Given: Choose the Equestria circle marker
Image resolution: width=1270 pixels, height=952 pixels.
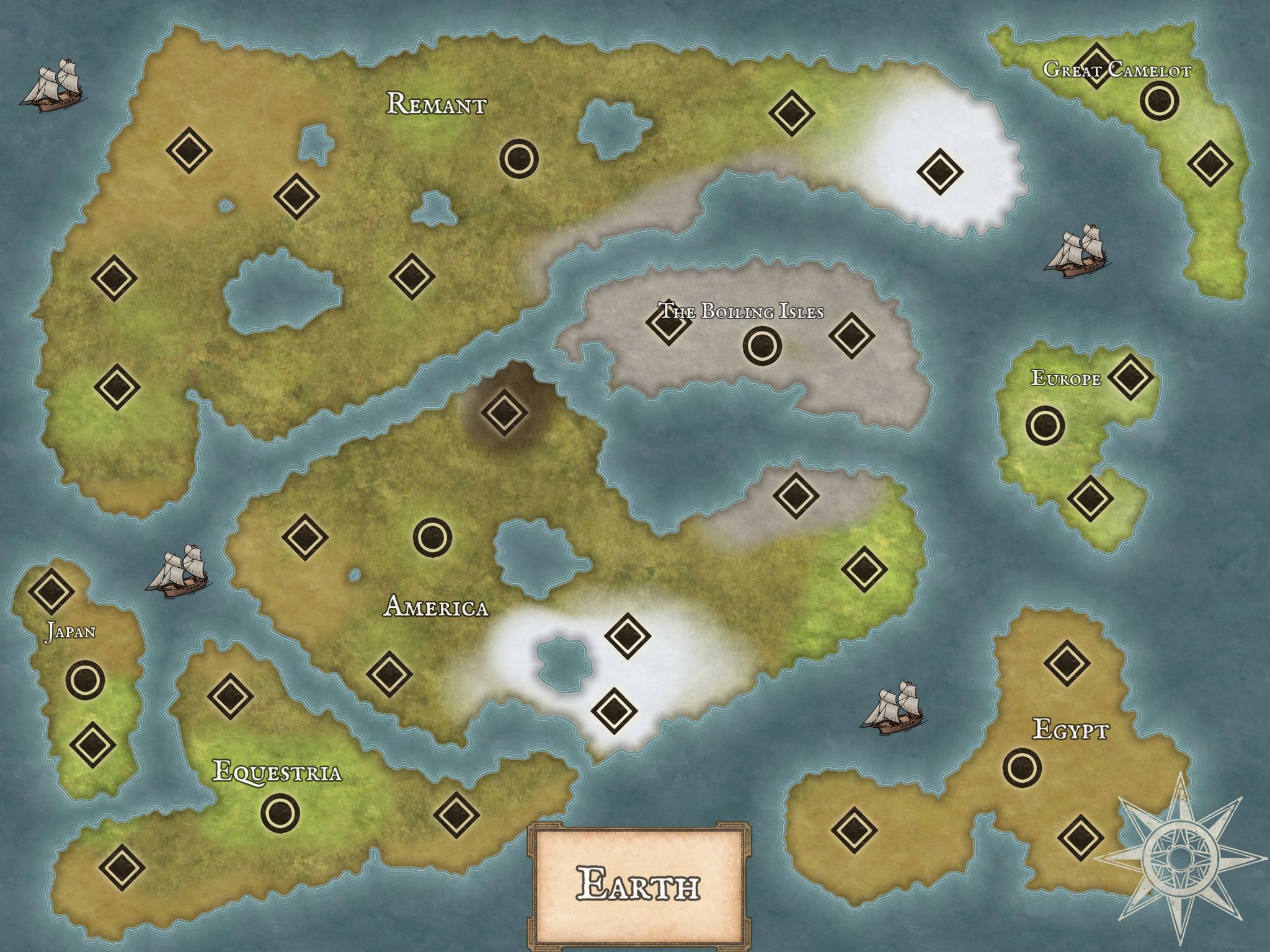Looking at the screenshot, I should tap(280, 811).
